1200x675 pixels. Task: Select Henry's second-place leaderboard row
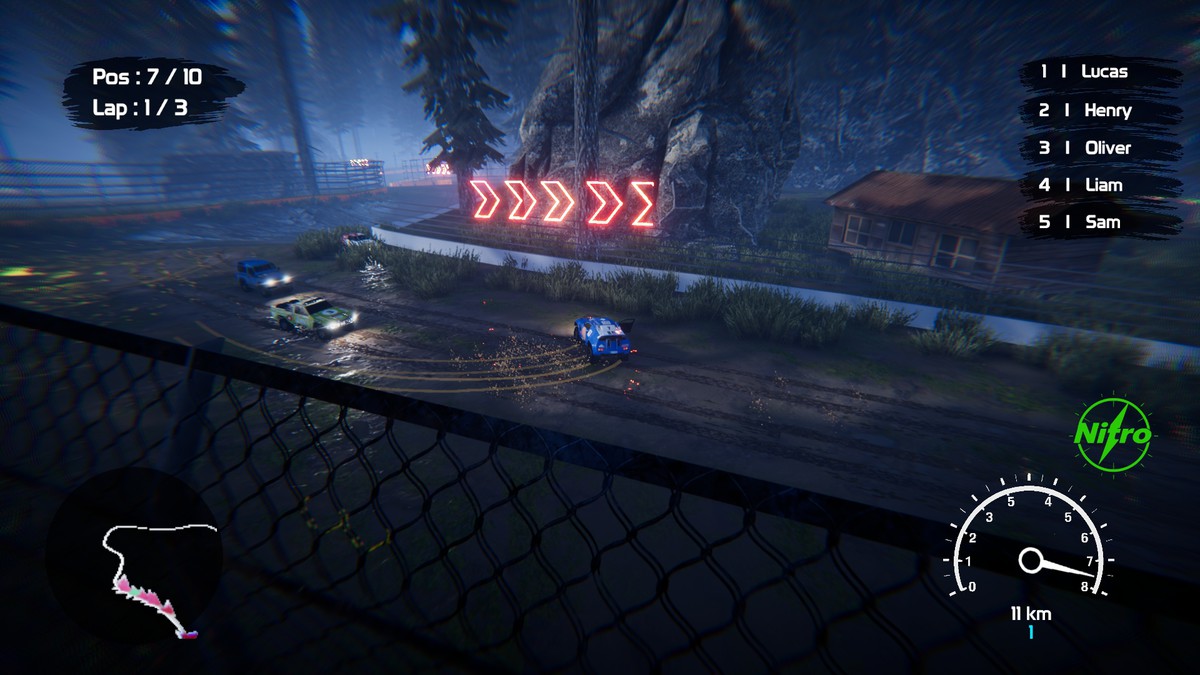click(1097, 110)
